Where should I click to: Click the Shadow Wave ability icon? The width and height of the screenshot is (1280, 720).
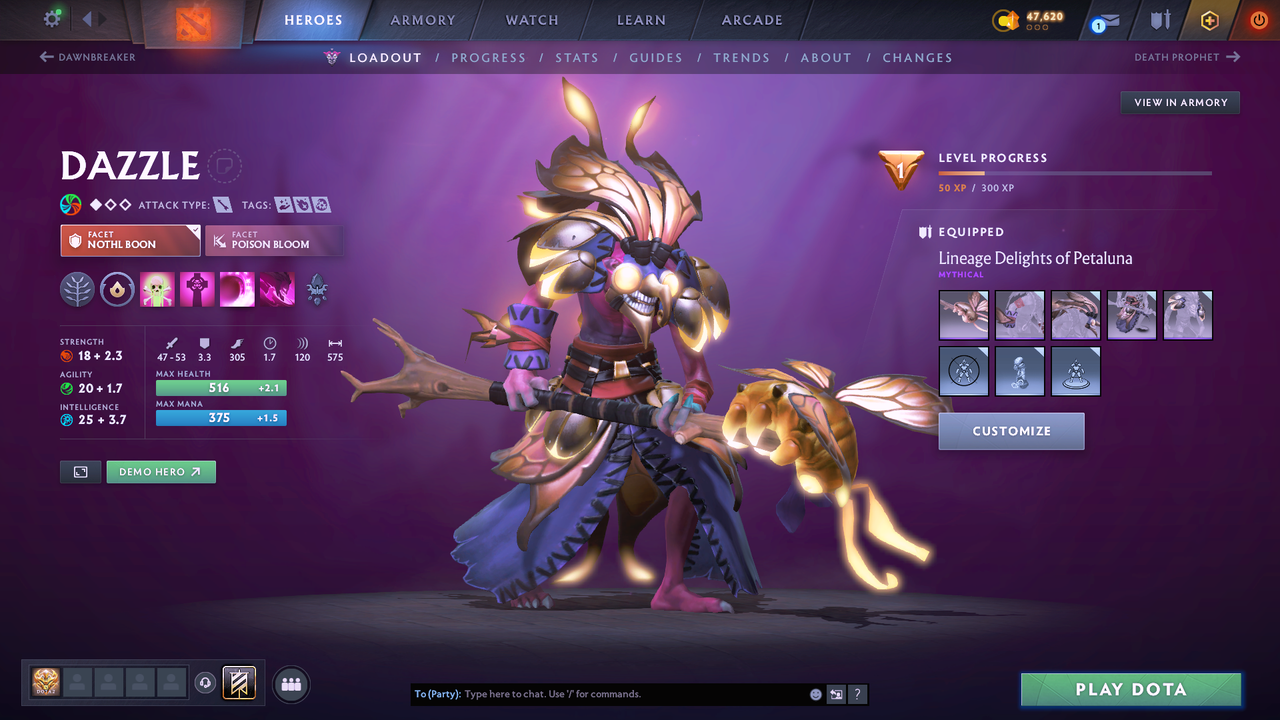click(x=237, y=289)
